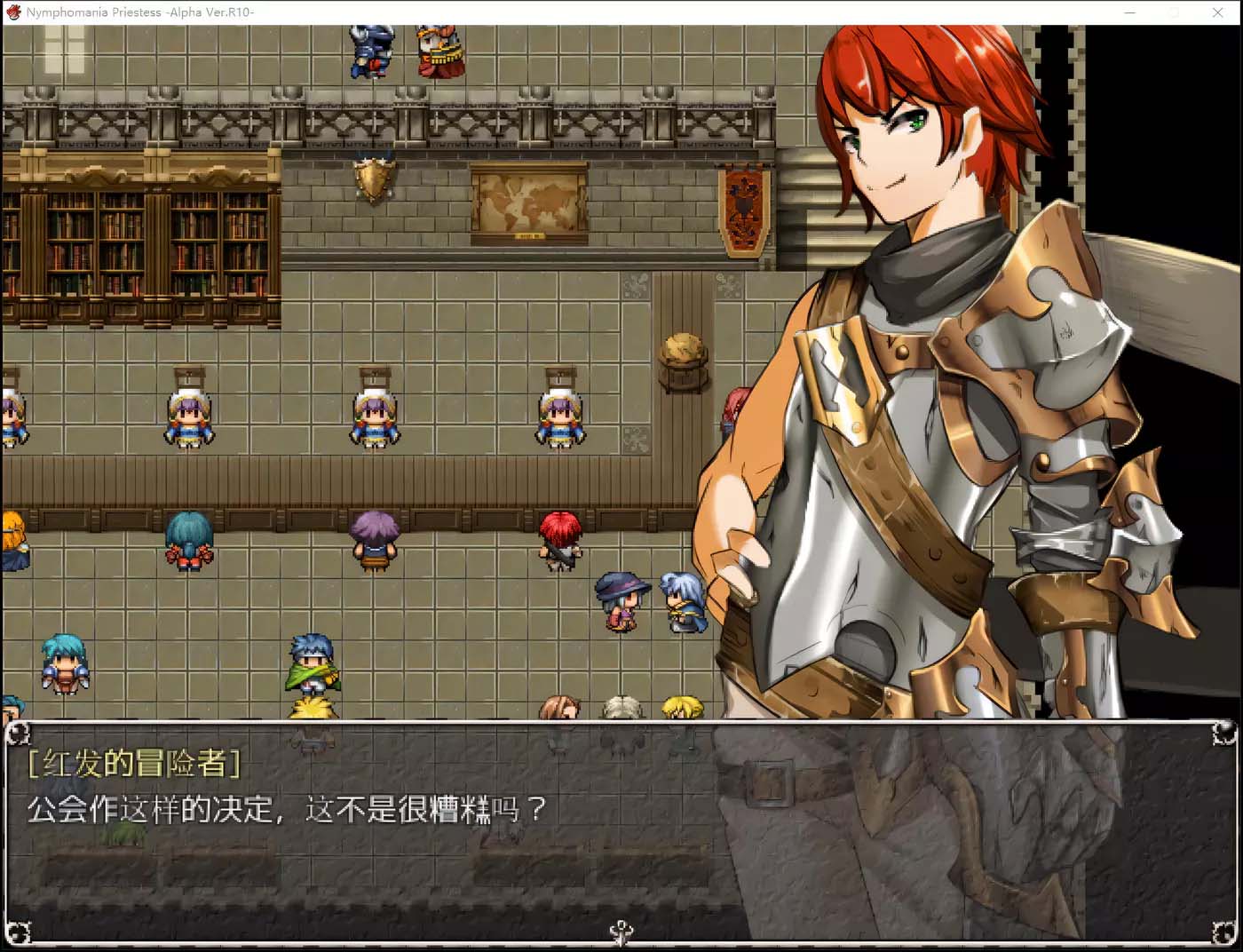
Task: Click the game's rose icon in title bar
Action: click(12, 12)
